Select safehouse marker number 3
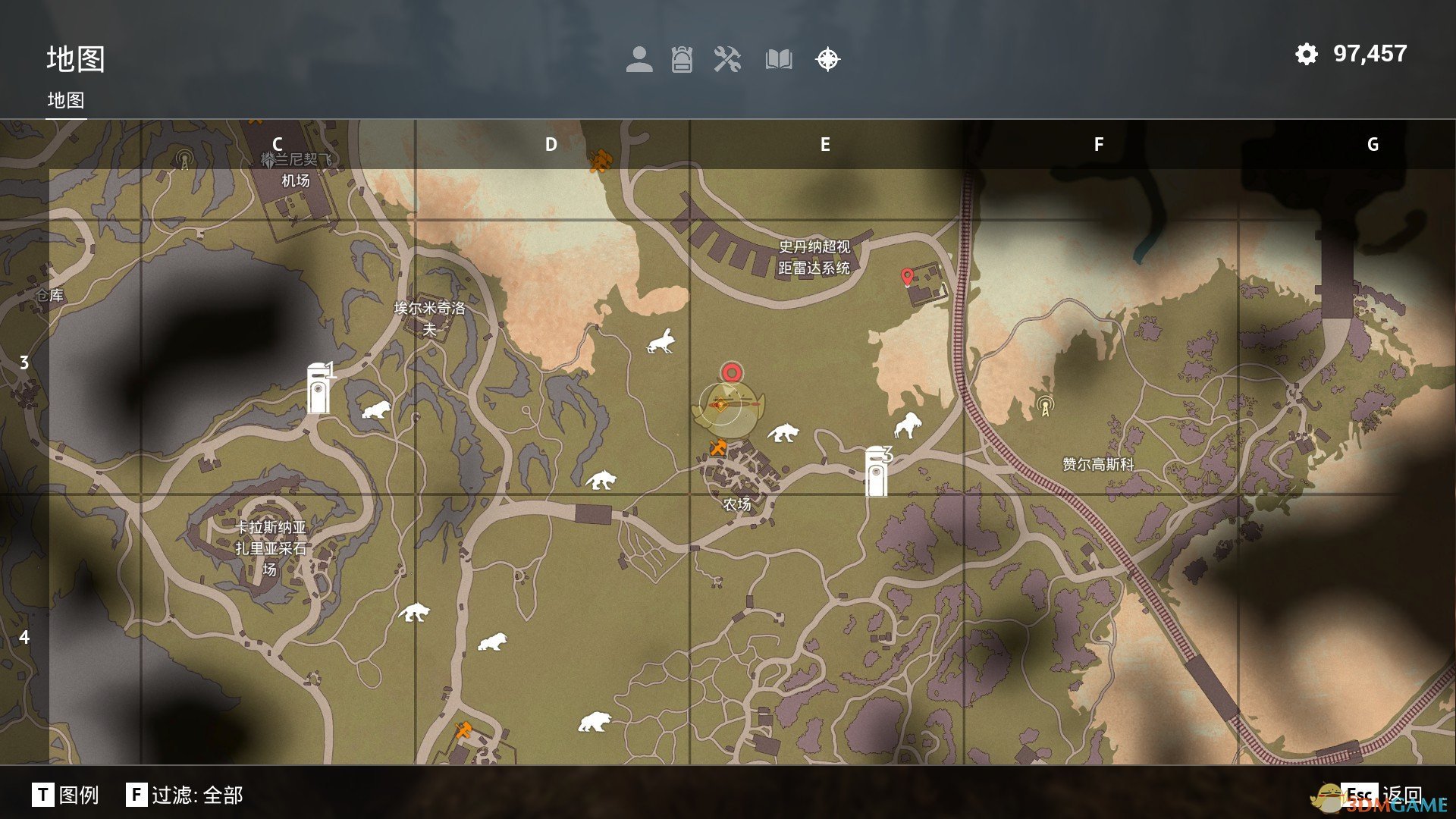1456x819 pixels. click(877, 471)
